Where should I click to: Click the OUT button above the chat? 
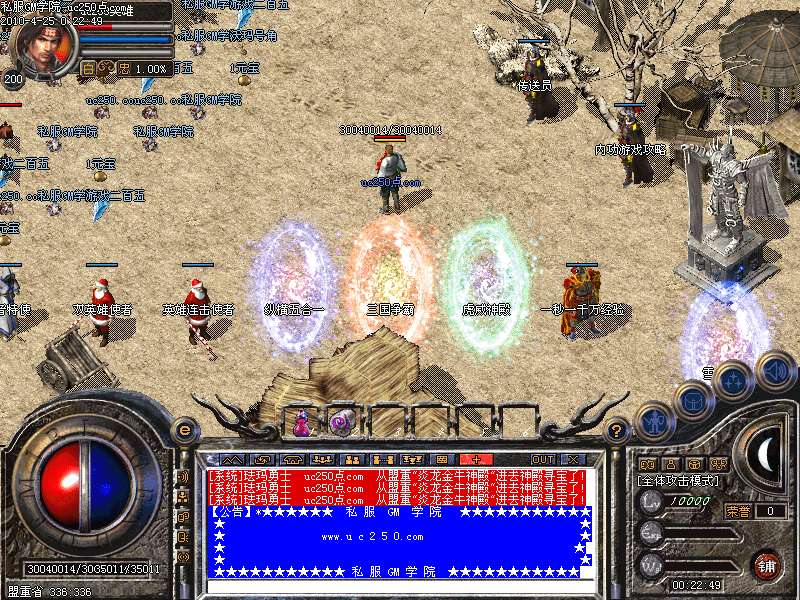click(541, 459)
